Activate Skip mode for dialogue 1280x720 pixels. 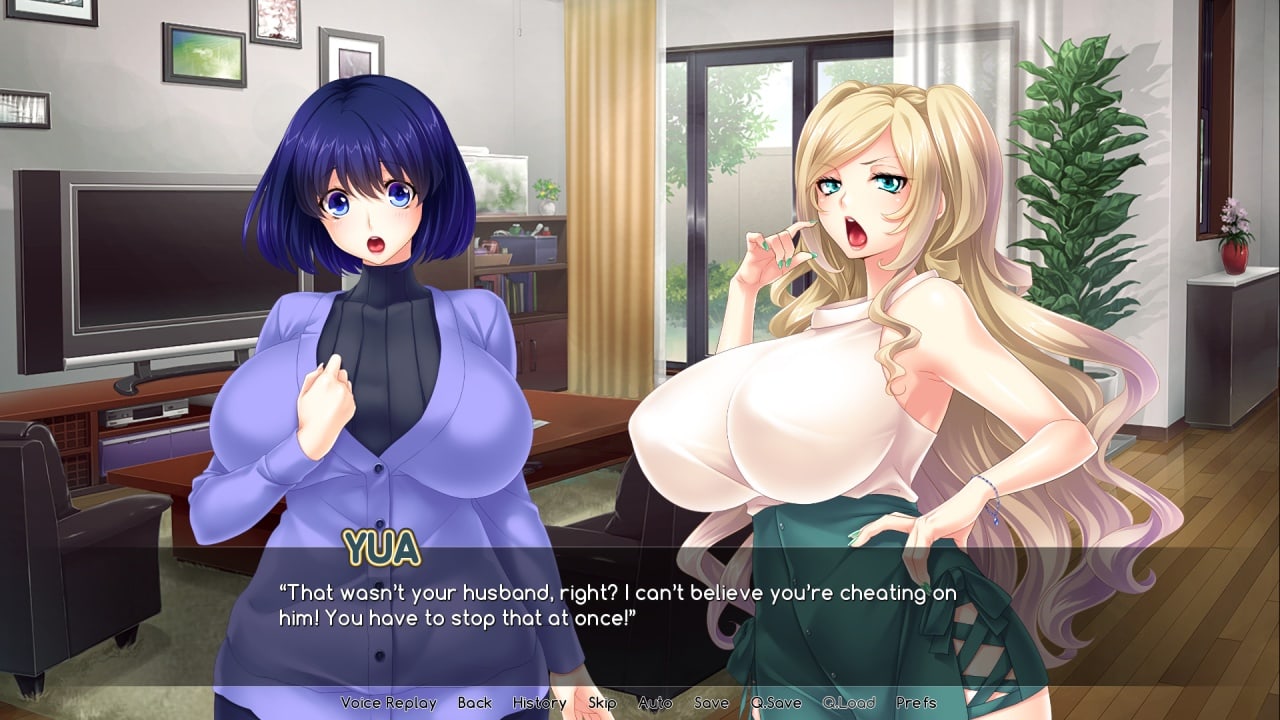(x=602, y=703)
